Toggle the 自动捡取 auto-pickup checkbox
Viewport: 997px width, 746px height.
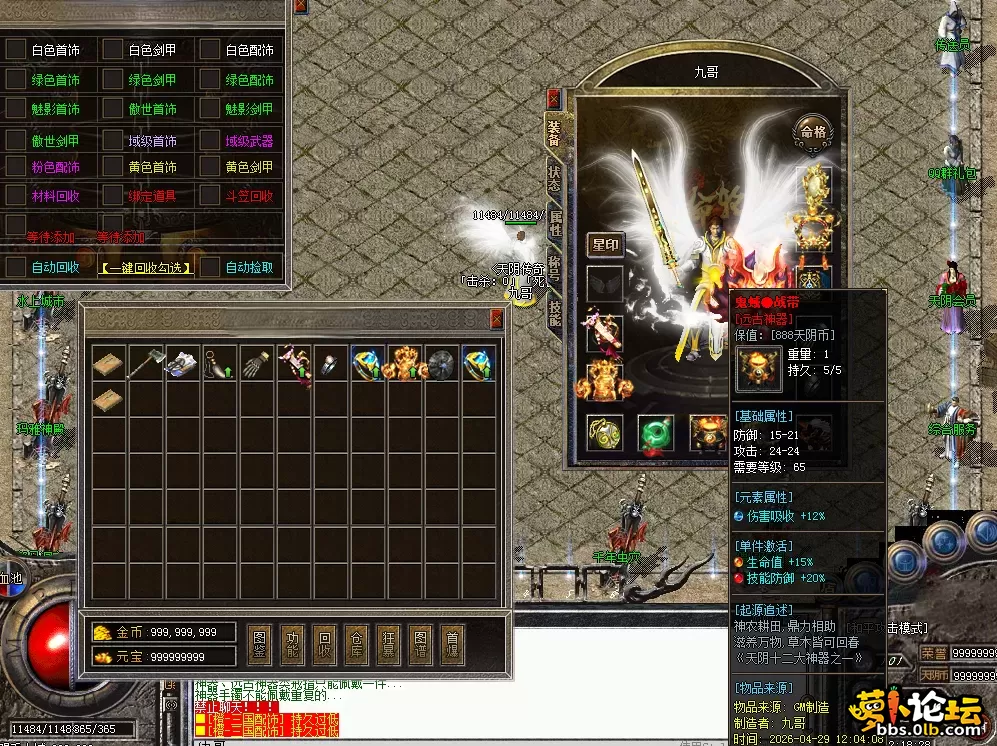point(210,267)
